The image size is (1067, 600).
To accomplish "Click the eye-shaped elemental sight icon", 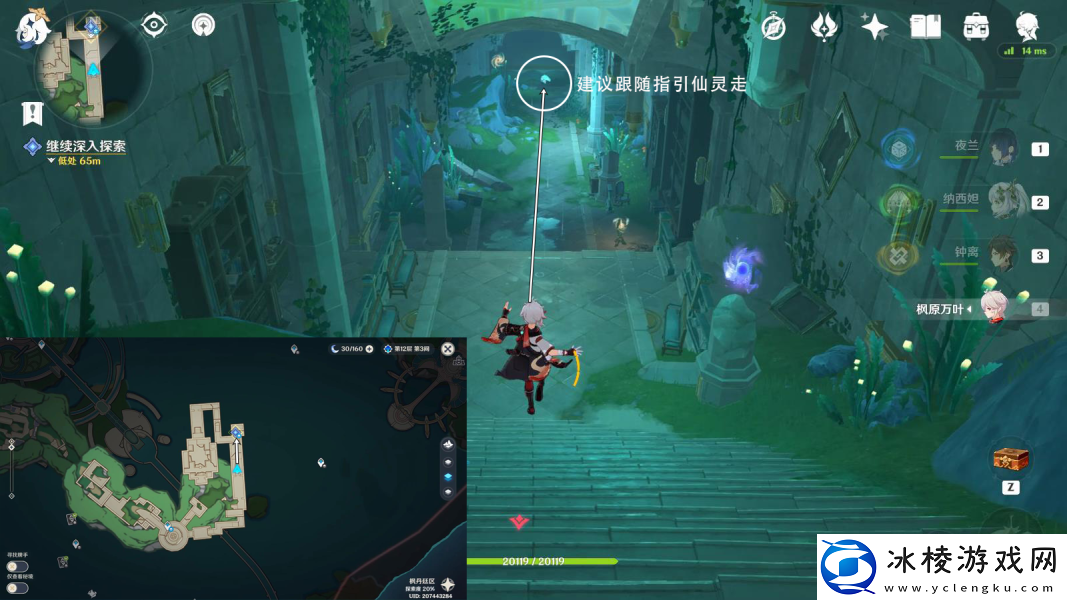I will point(153,24).
